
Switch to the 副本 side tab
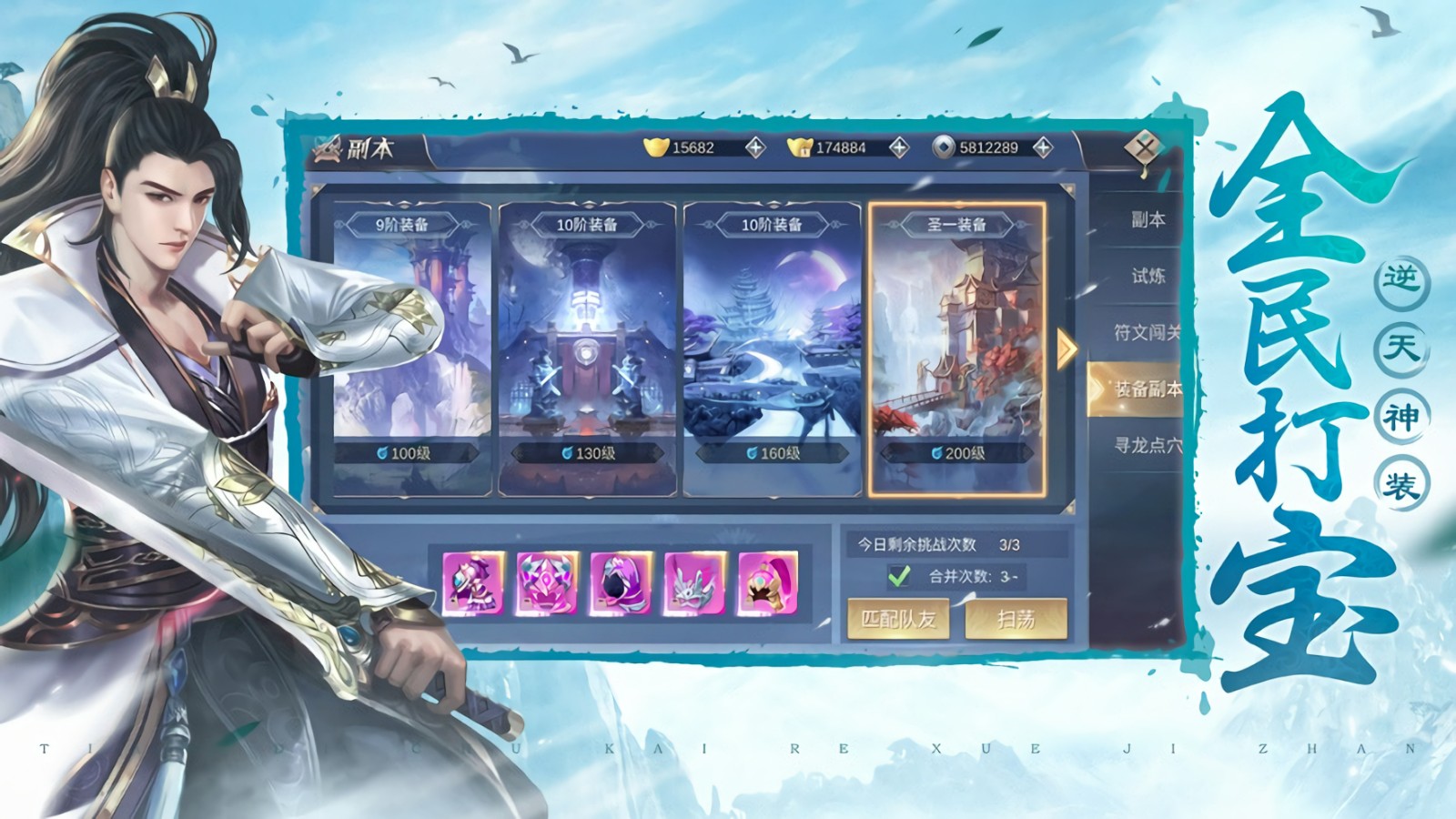click(x=1148, y=219)
